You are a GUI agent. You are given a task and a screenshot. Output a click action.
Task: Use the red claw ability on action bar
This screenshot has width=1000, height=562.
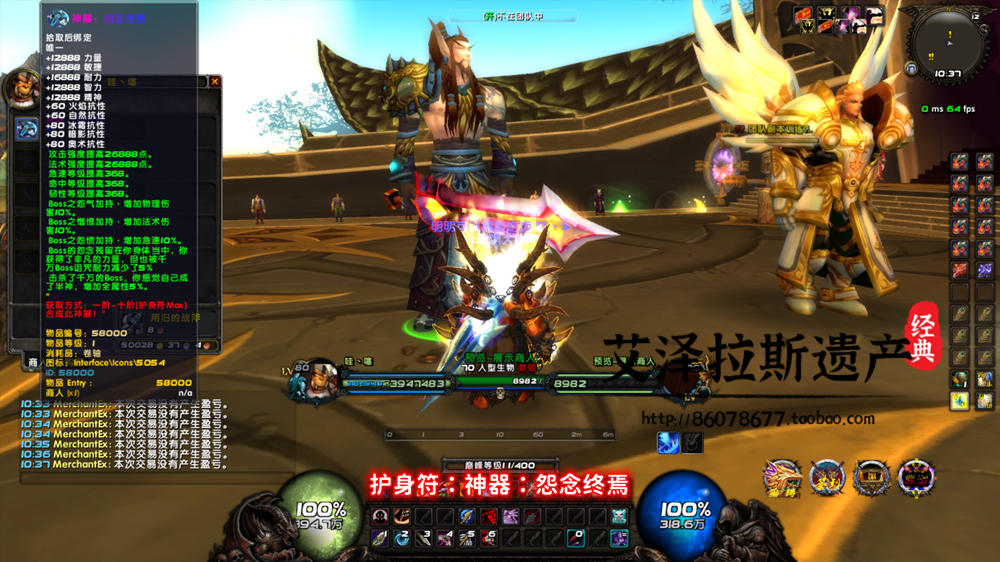(x=488, y=517)
